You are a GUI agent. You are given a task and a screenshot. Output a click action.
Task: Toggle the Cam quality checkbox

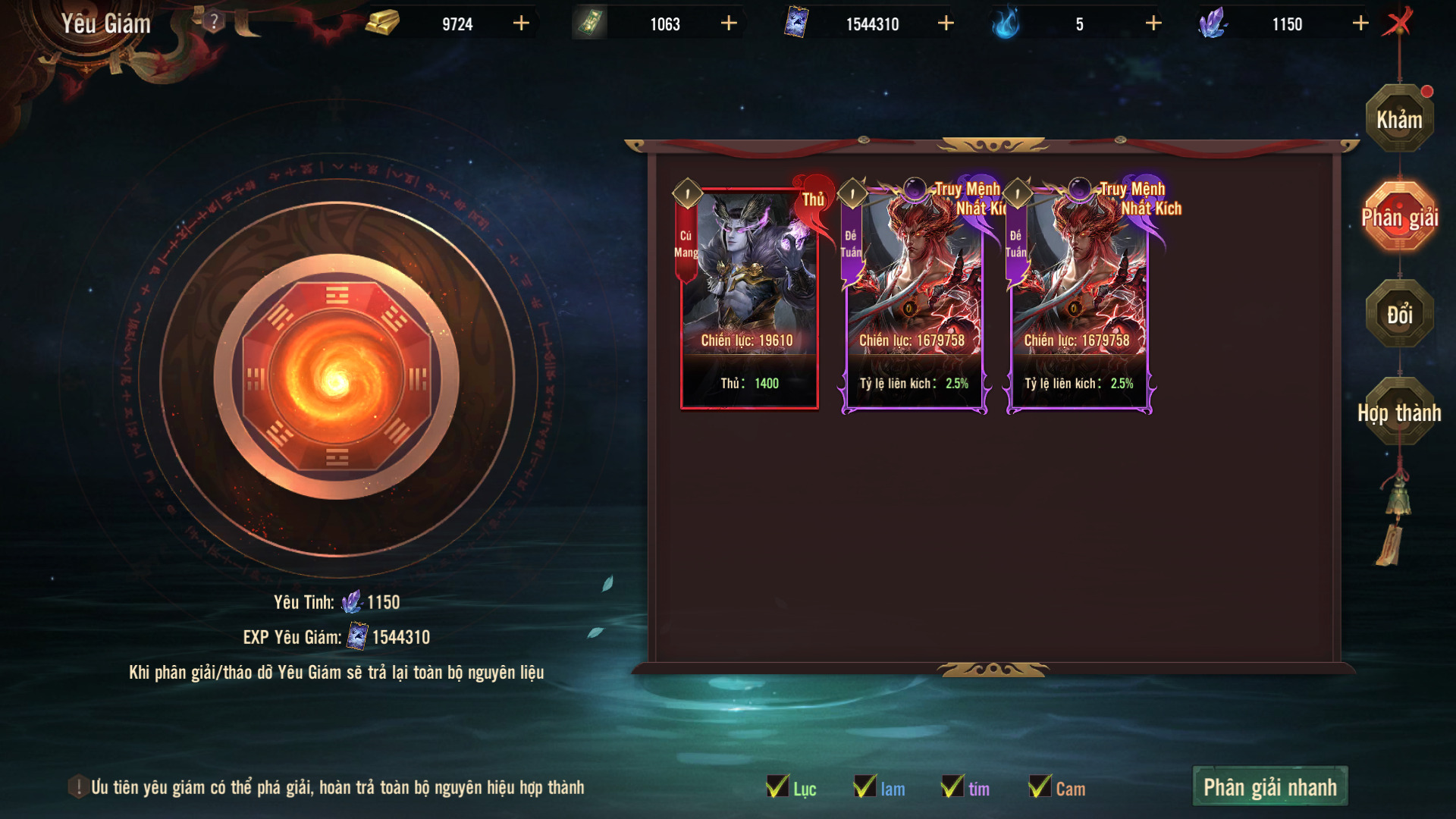coord(1040,787)
